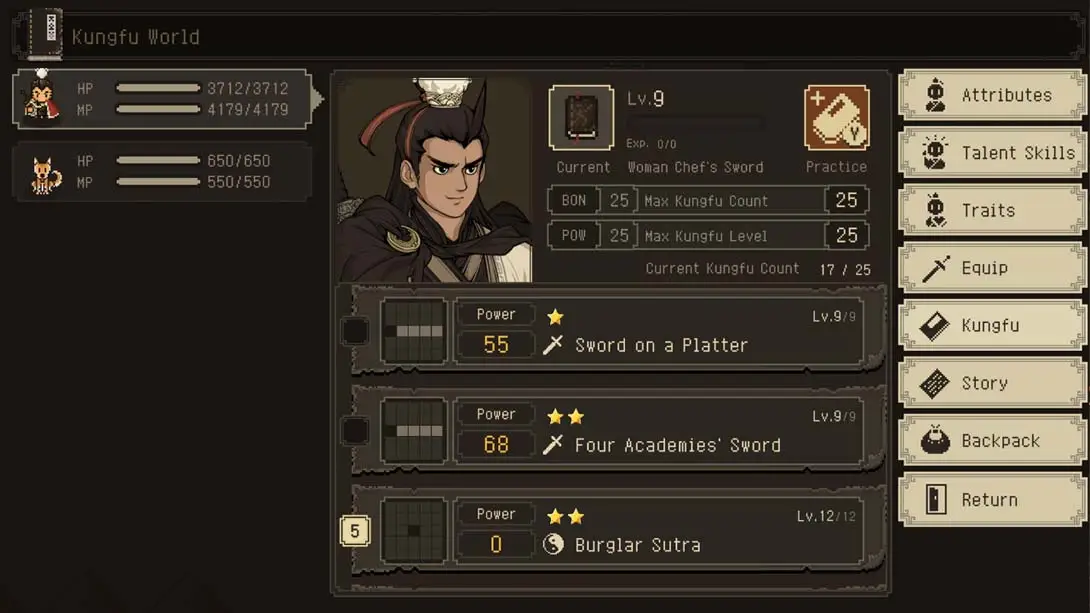Image resolution: width=1090 pixels, height=613 pixels.
Task: Open the Talent Skills menu
Action: pos(992,153)
